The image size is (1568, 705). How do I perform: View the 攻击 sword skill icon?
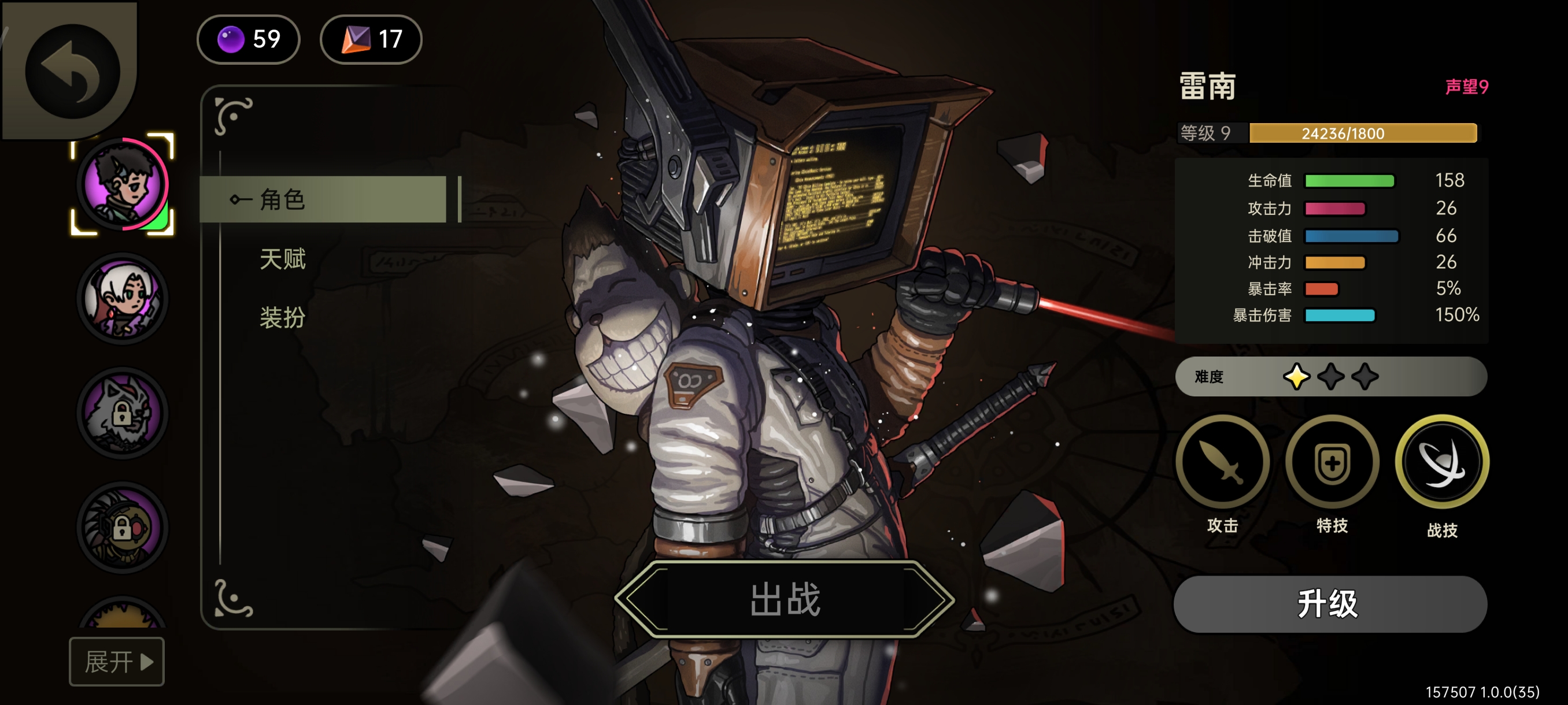click(1222, 462)
